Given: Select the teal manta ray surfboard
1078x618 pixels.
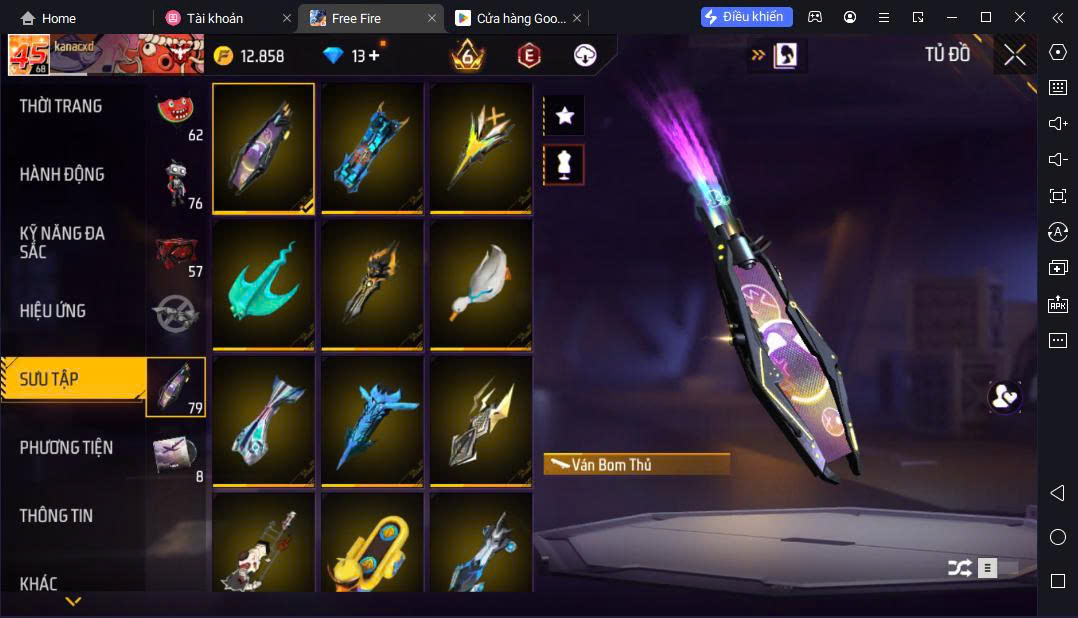Looking at the screenshot, I should (263, 284).
